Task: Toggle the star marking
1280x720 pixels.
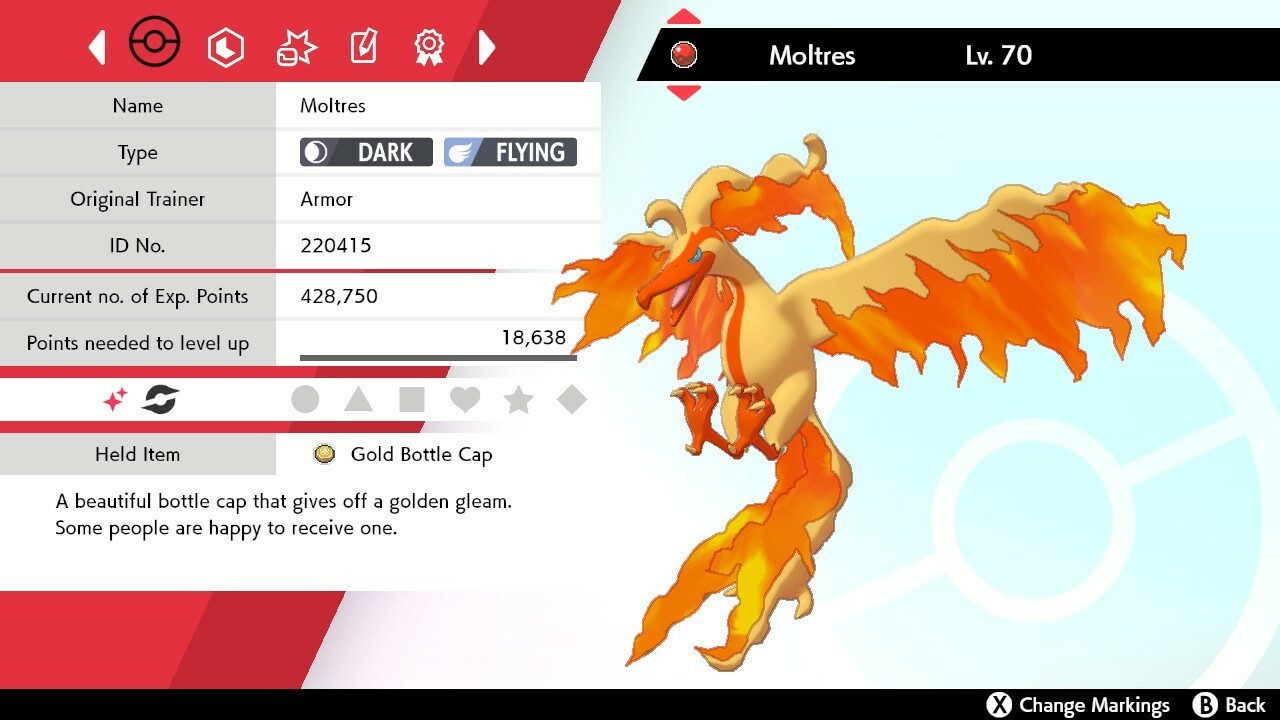Action: click(518, 400)
